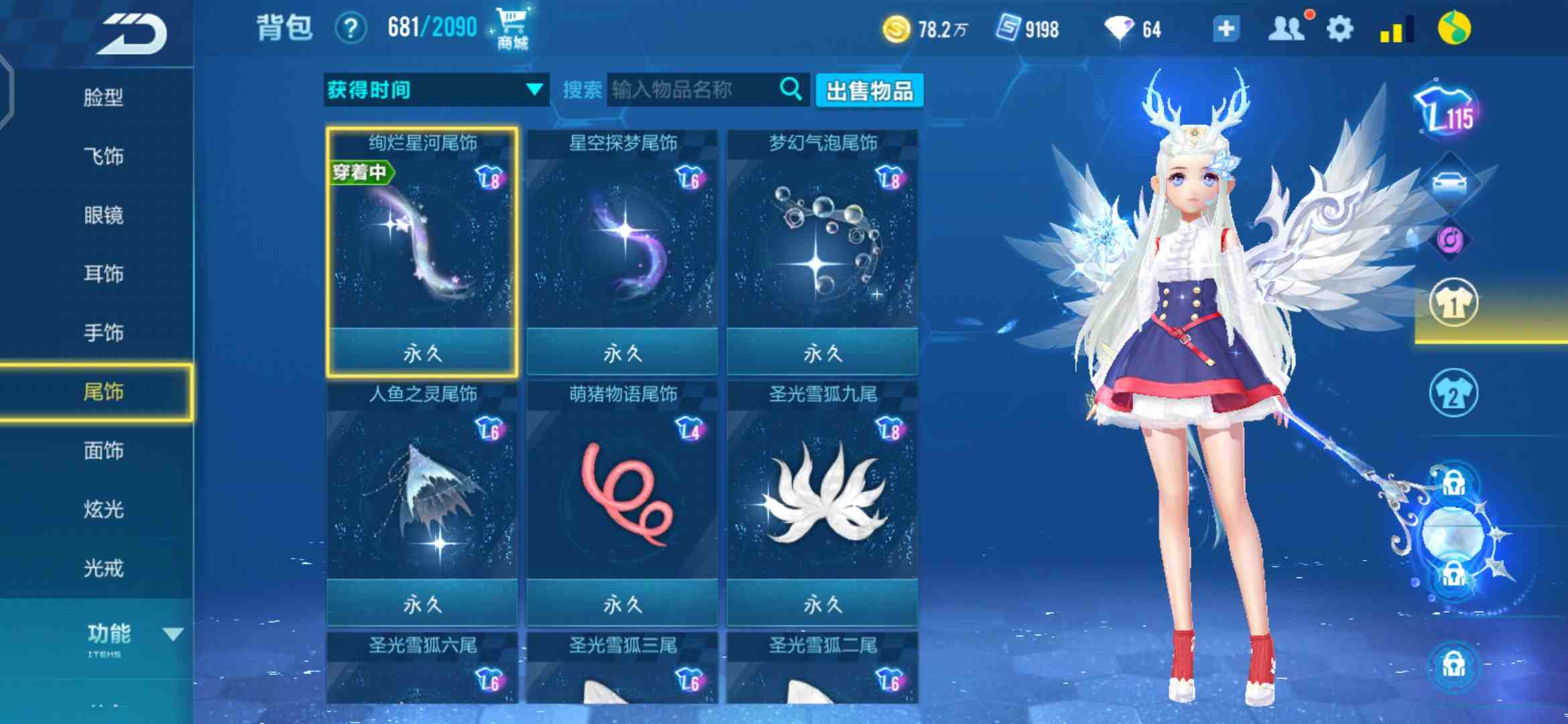Switch to the 脸型 category

click(103, 98)
